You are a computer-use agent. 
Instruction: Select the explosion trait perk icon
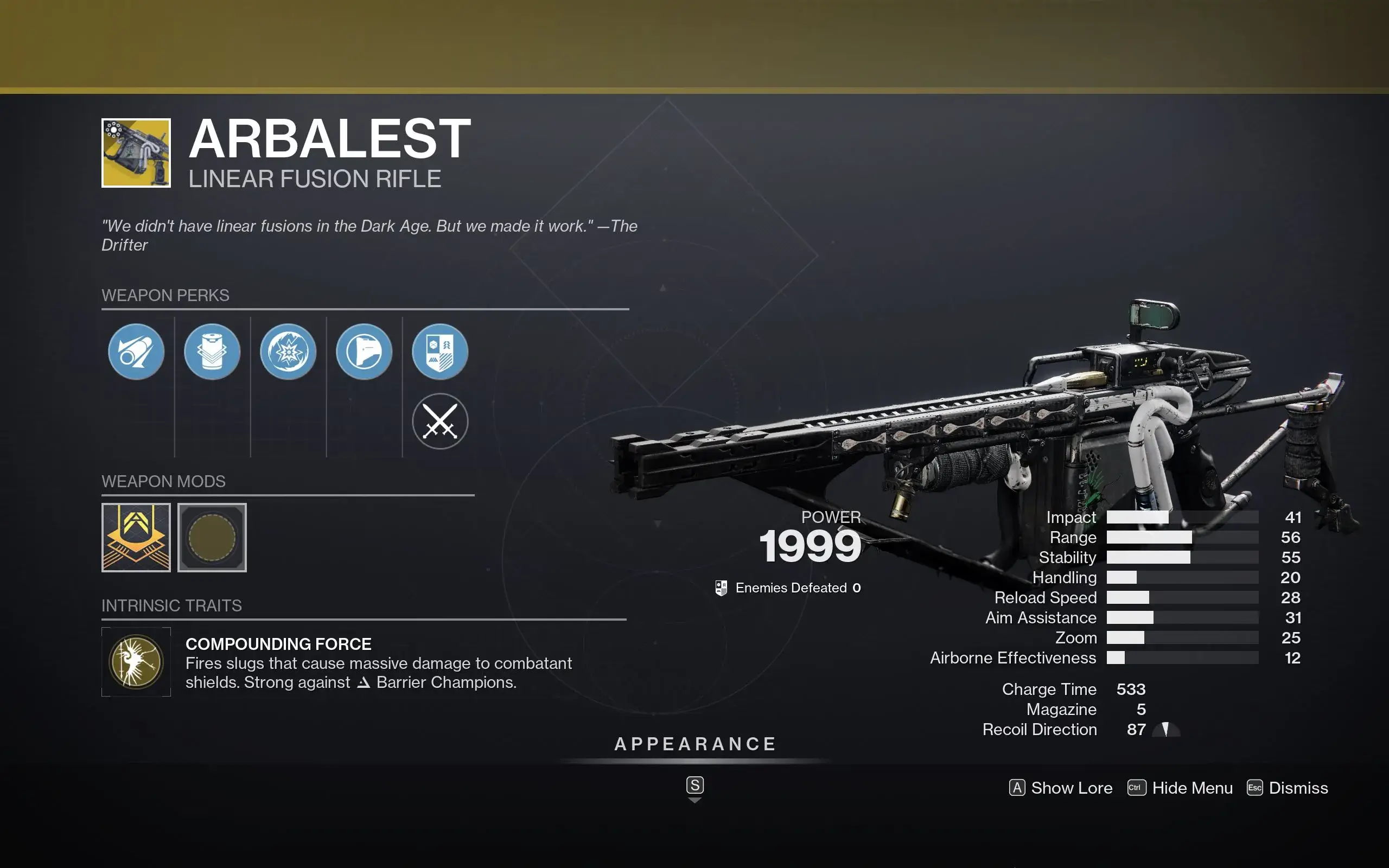(x=288, y=352)
